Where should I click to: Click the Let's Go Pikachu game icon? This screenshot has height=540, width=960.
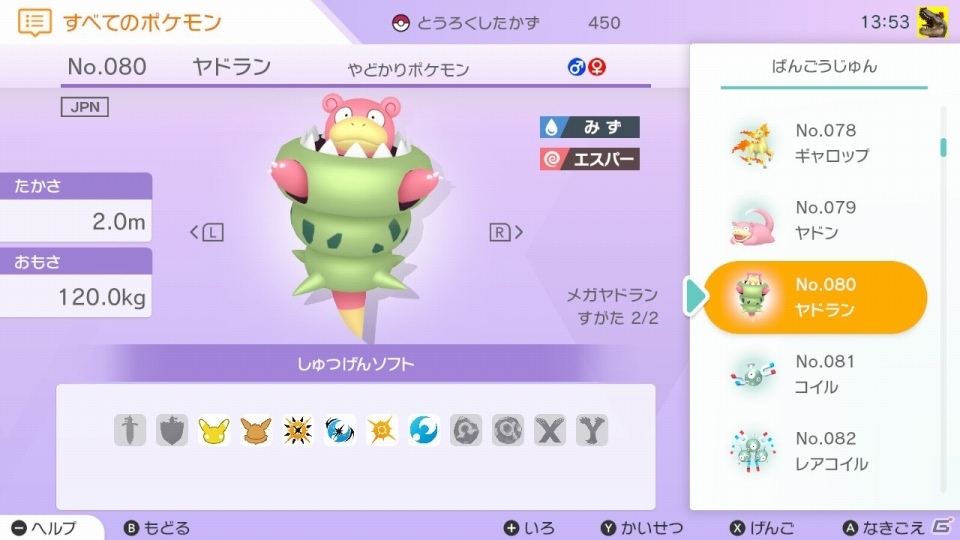pyautogui.click(x=214, y=430)
